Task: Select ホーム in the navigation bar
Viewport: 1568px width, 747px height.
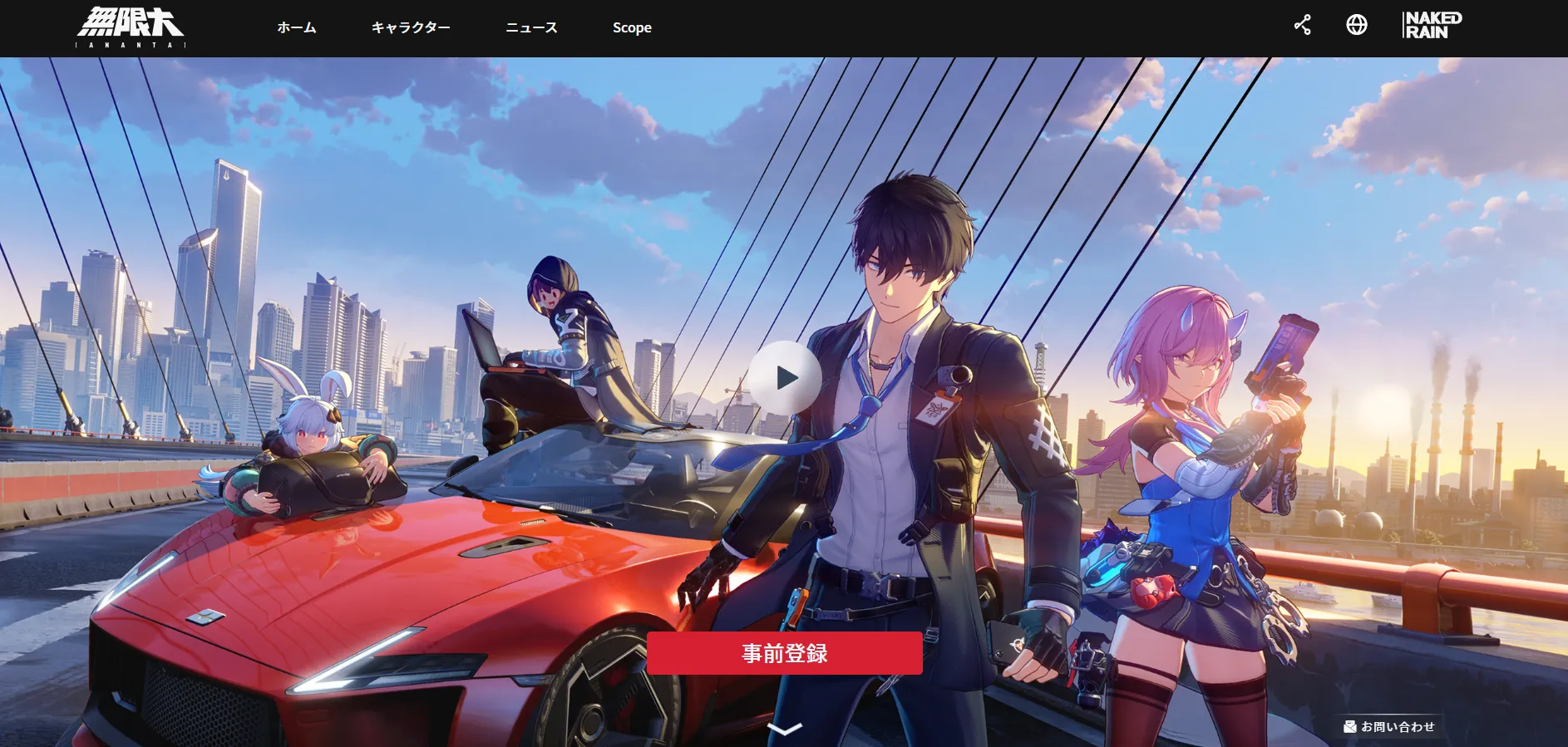Action: (x=297, y=27)
